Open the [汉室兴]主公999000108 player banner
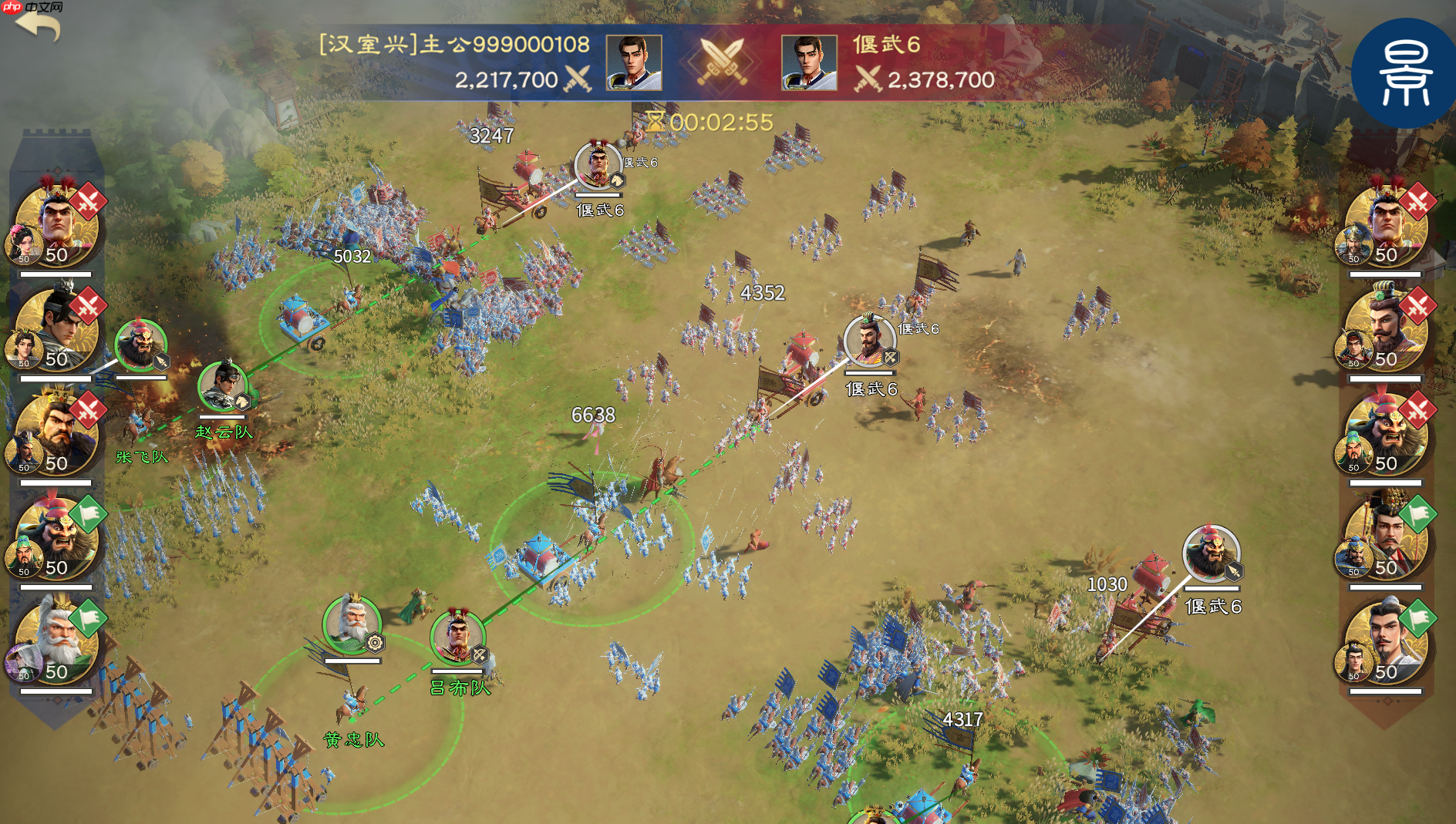 (x=455, y=44)
